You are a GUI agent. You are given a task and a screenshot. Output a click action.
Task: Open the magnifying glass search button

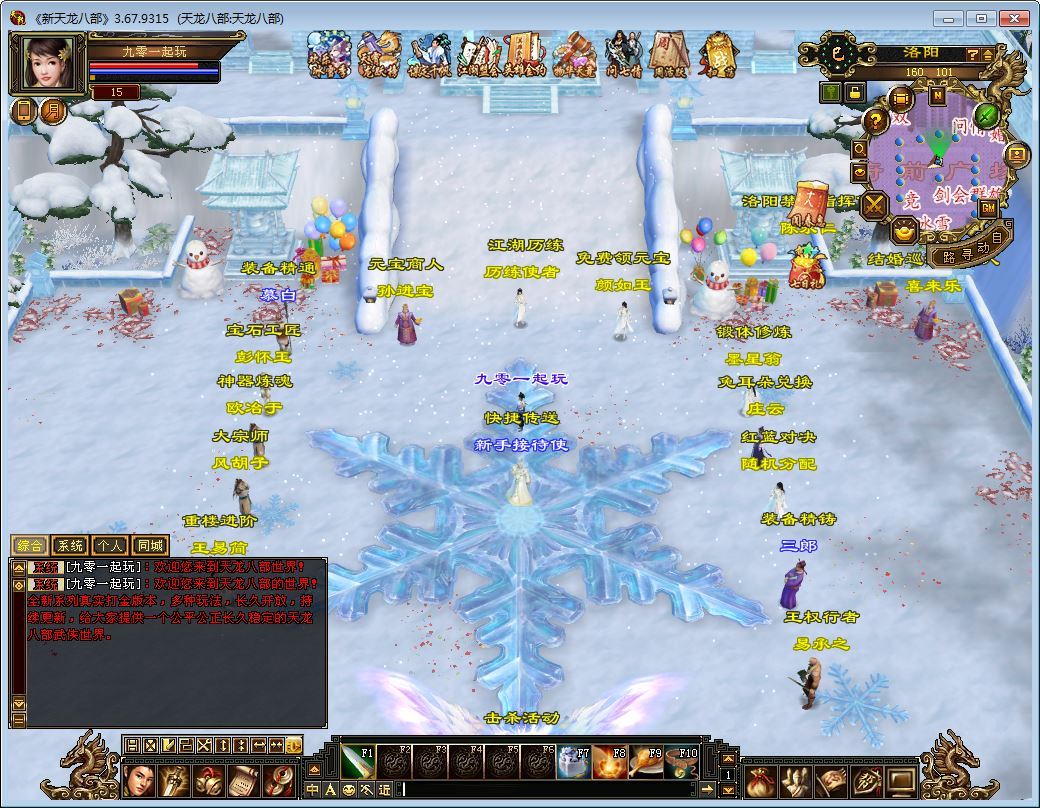coord(860,149)
